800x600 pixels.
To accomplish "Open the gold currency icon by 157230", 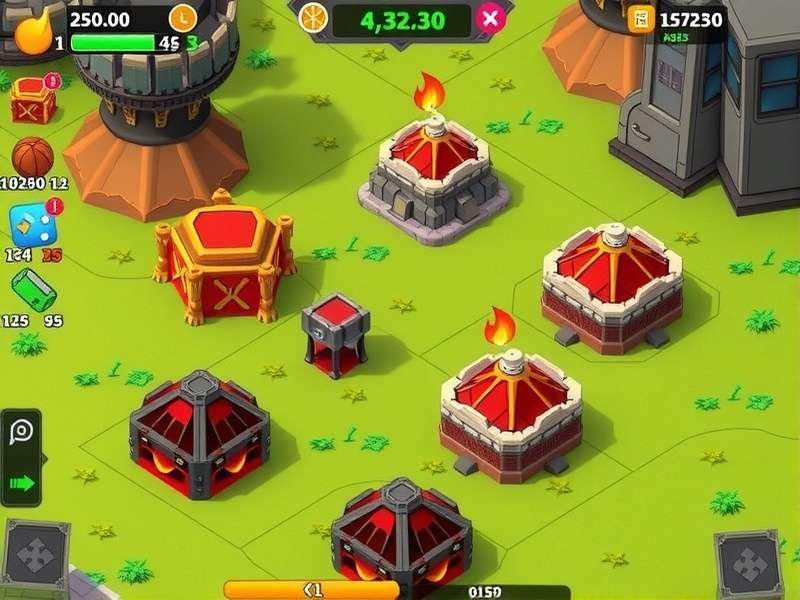I will (641, 18).
